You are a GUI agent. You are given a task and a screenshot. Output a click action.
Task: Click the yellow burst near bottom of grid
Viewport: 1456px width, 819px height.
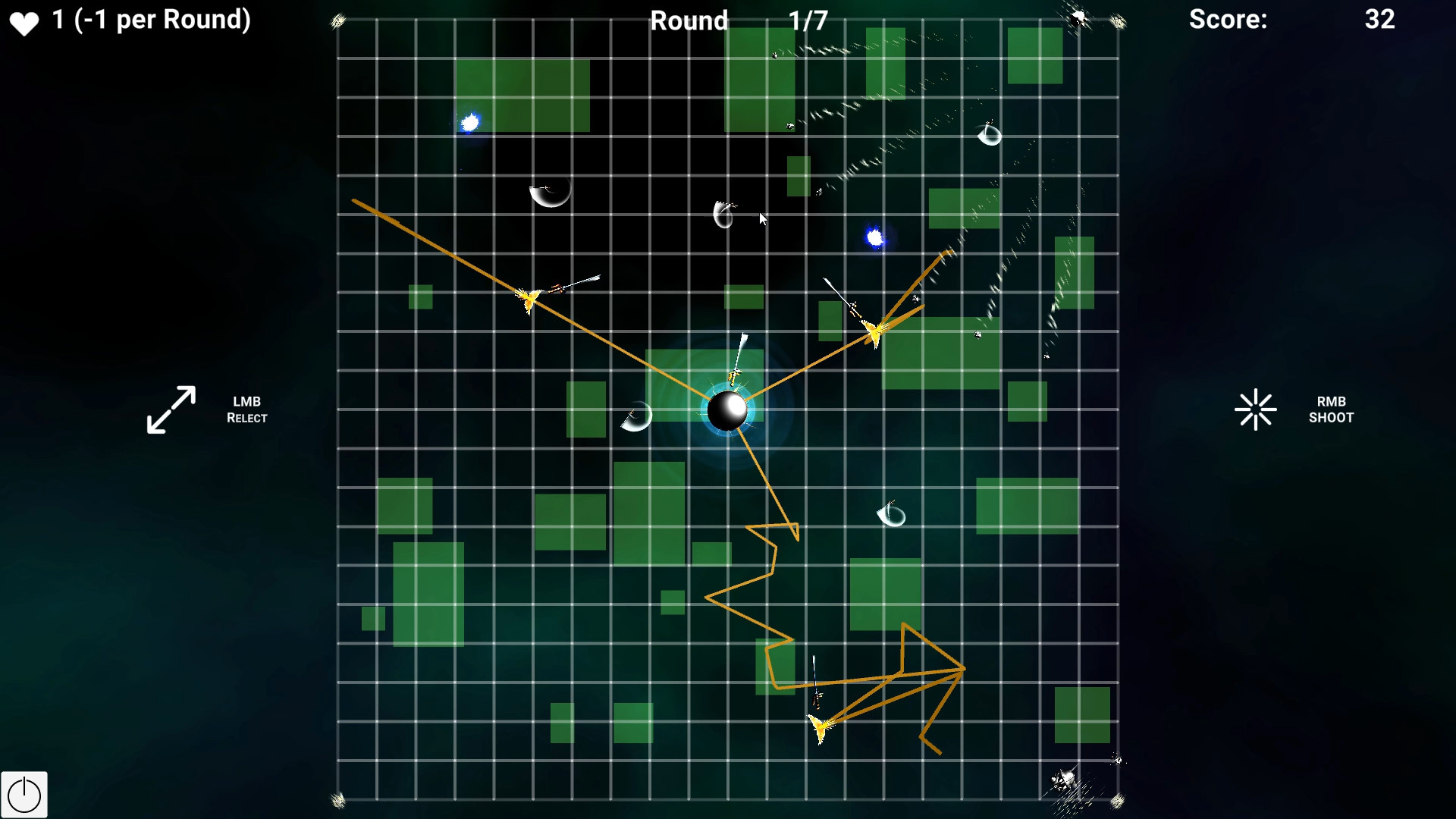[x=821, y=726]
